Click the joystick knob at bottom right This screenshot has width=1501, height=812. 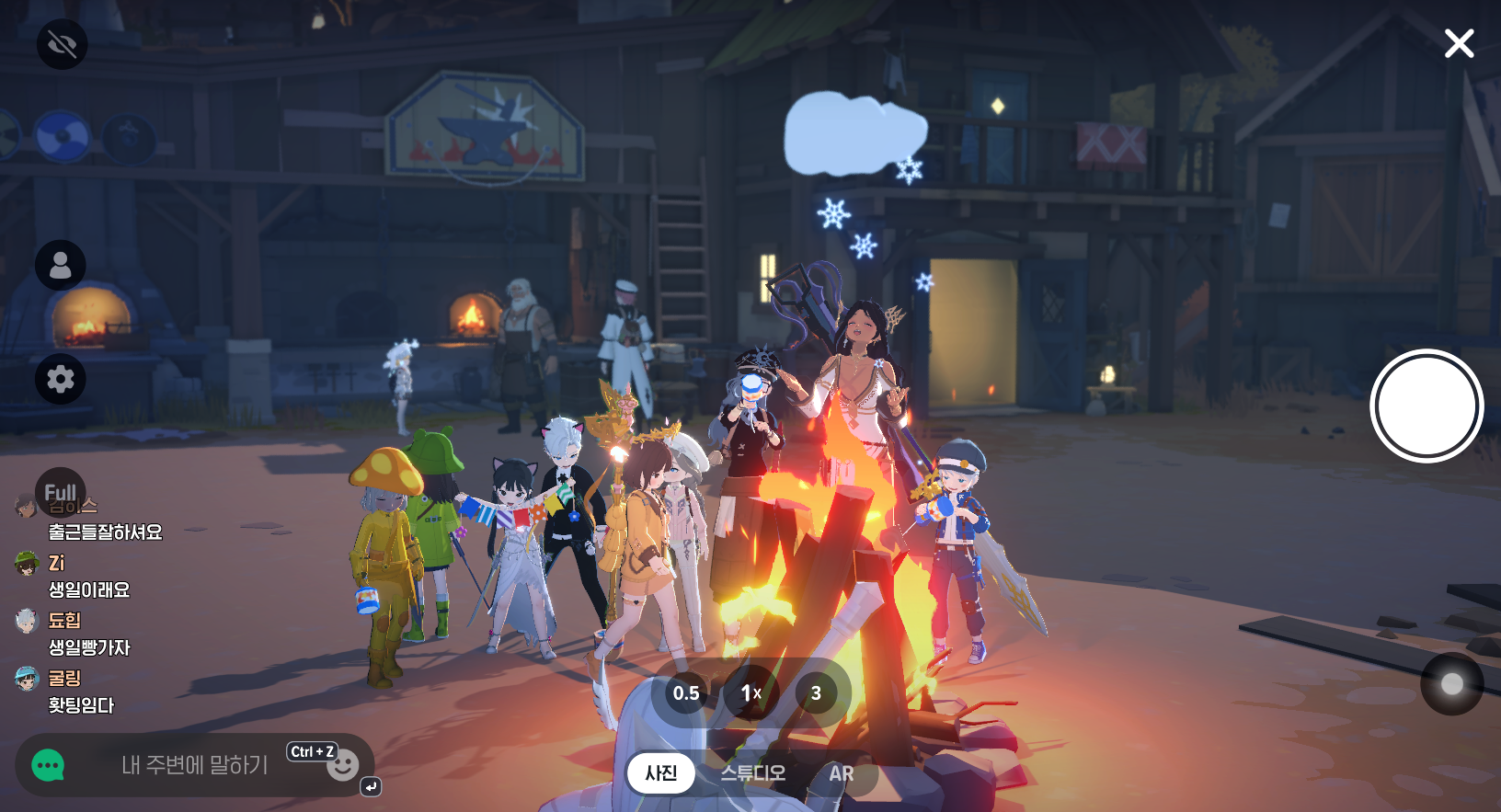pyautogui.click(x=1451, y=683)
